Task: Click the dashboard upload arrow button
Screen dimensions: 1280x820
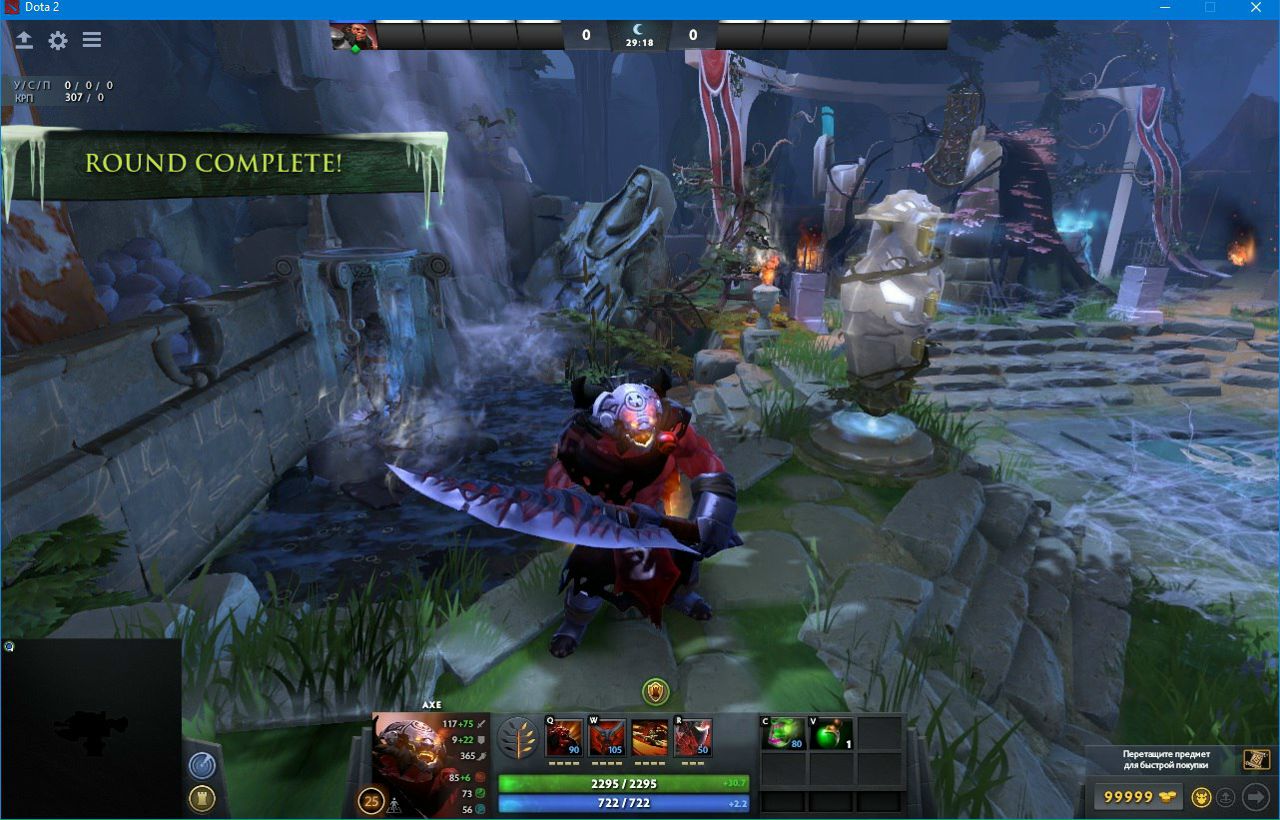Action: point(24,40)
